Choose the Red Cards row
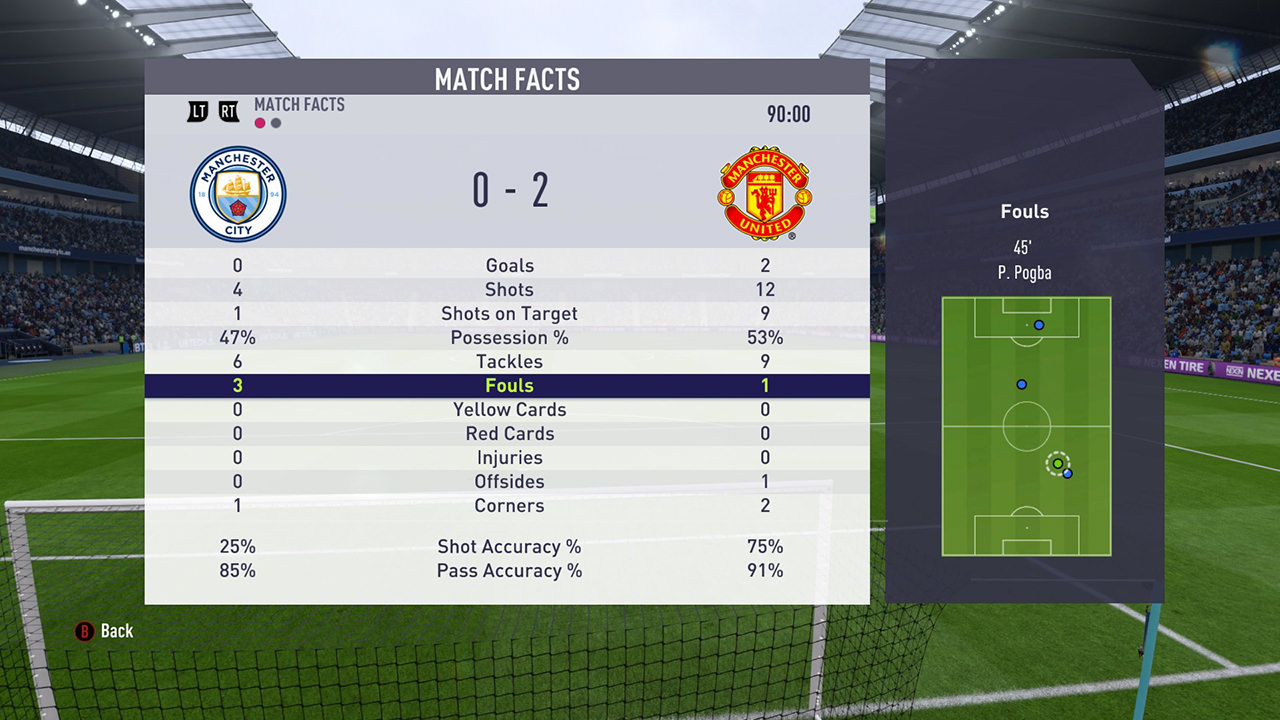 [x=509, y=434]
